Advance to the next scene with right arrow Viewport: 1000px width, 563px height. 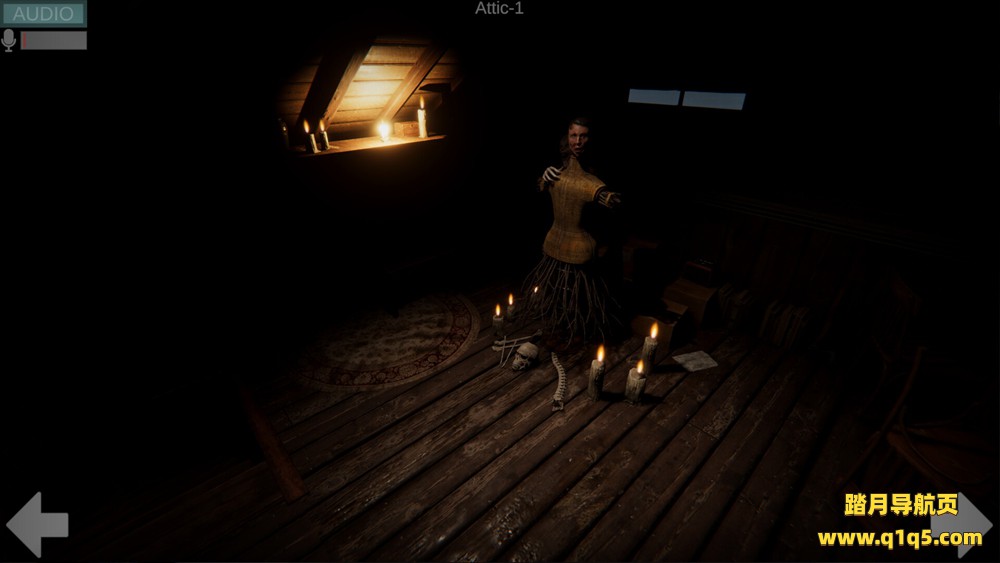[x=961, y=524]
